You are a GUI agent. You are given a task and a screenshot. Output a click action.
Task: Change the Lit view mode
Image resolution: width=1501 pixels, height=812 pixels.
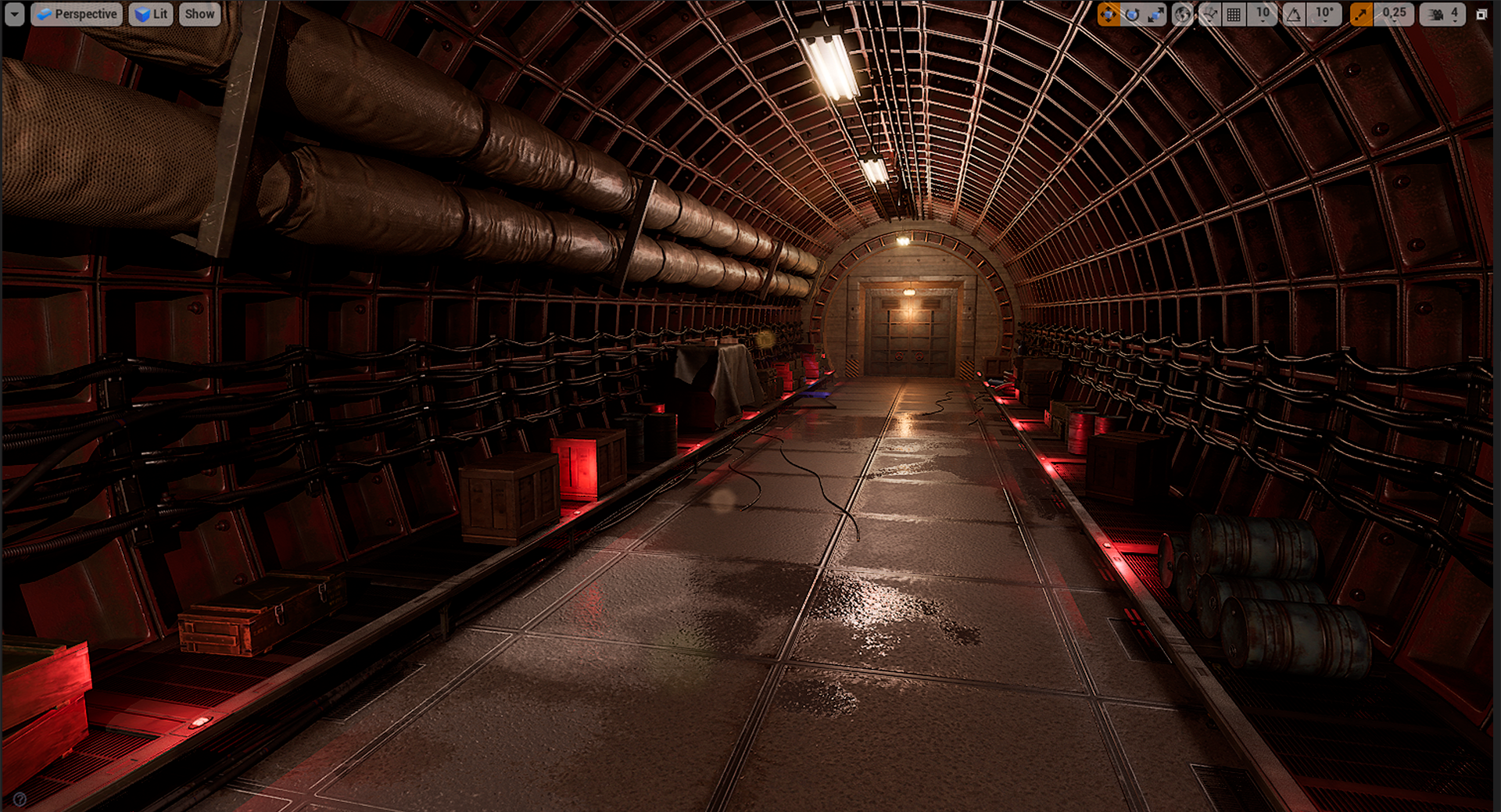coord(151,14)
